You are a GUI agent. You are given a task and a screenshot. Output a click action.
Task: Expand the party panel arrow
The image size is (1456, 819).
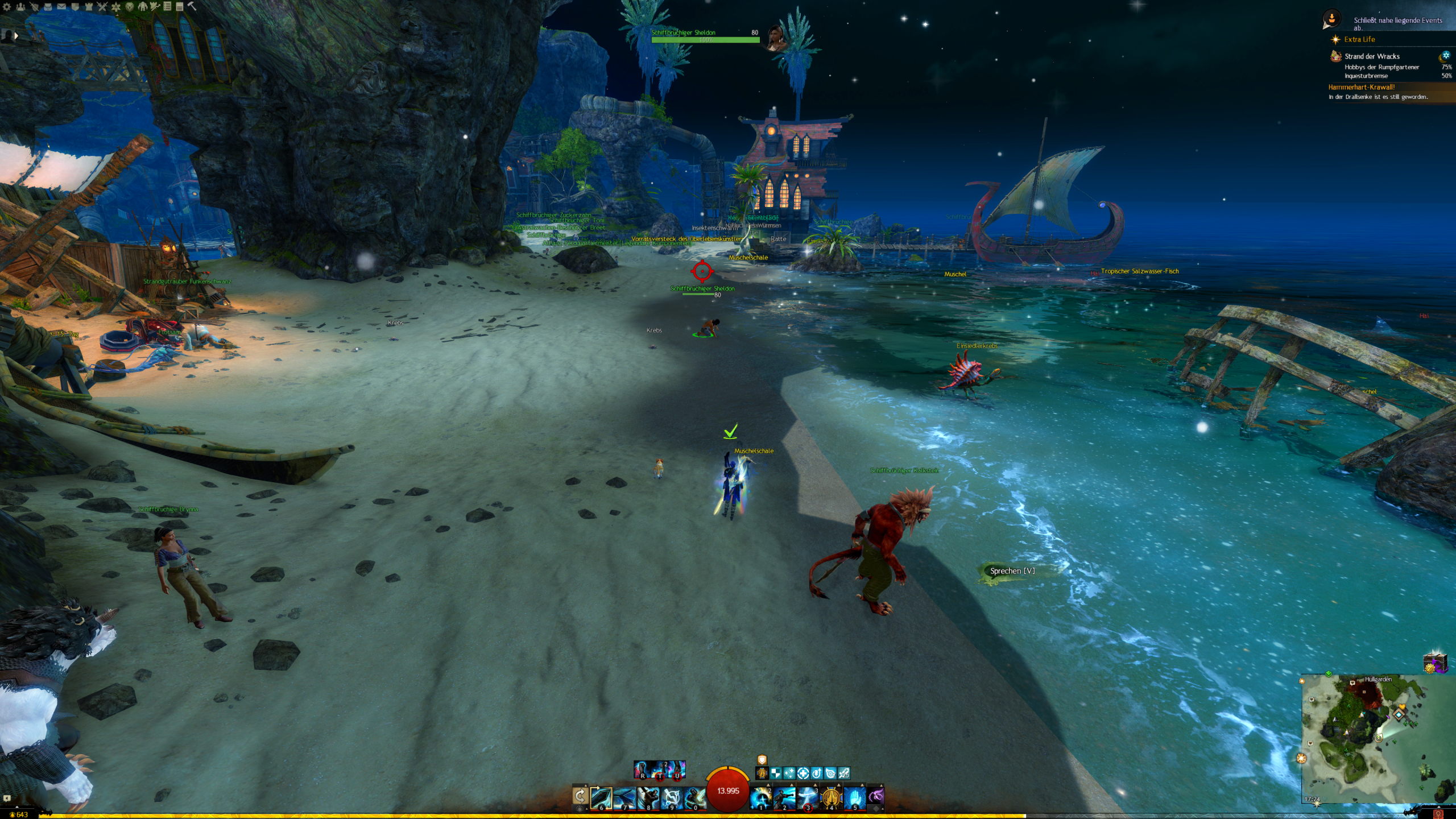point(16,35)
